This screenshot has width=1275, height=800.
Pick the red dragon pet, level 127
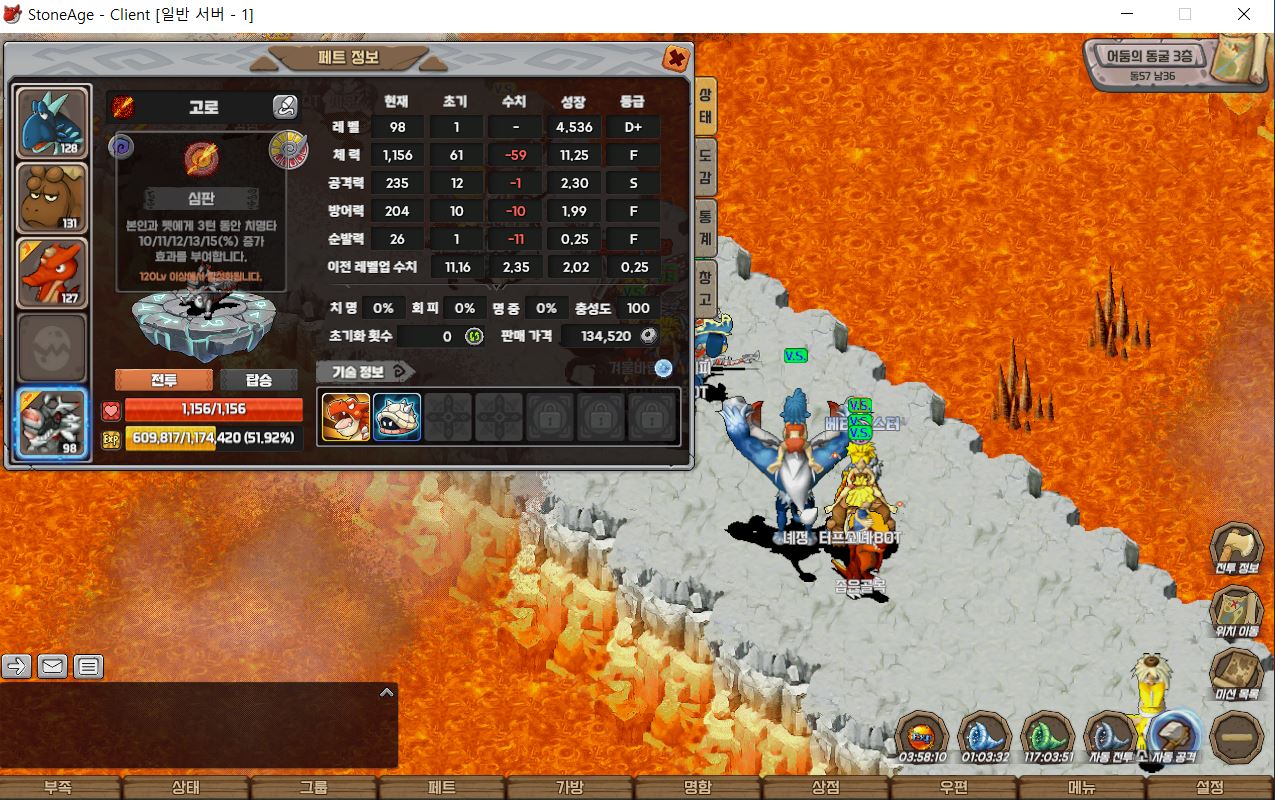tap(52, 273)
